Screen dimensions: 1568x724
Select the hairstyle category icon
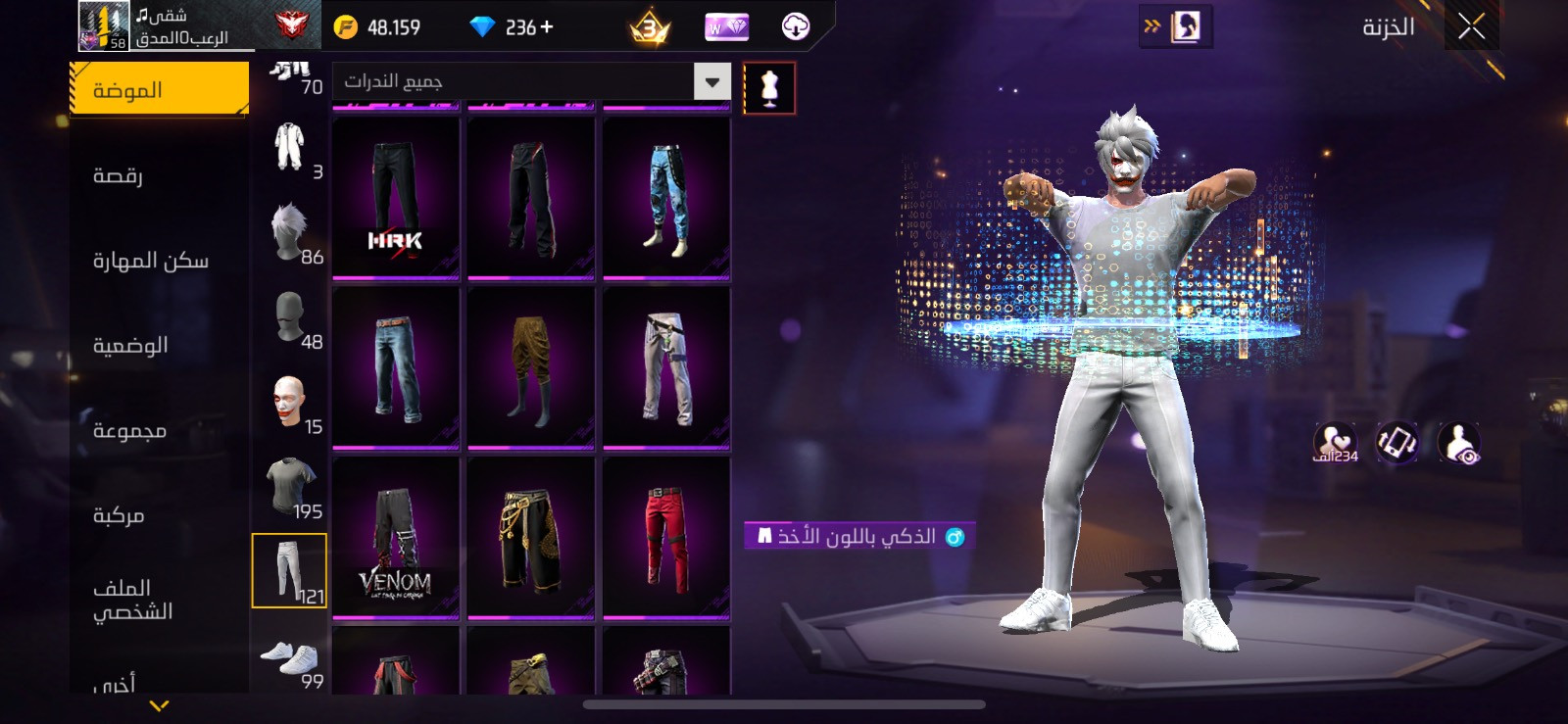290,232
